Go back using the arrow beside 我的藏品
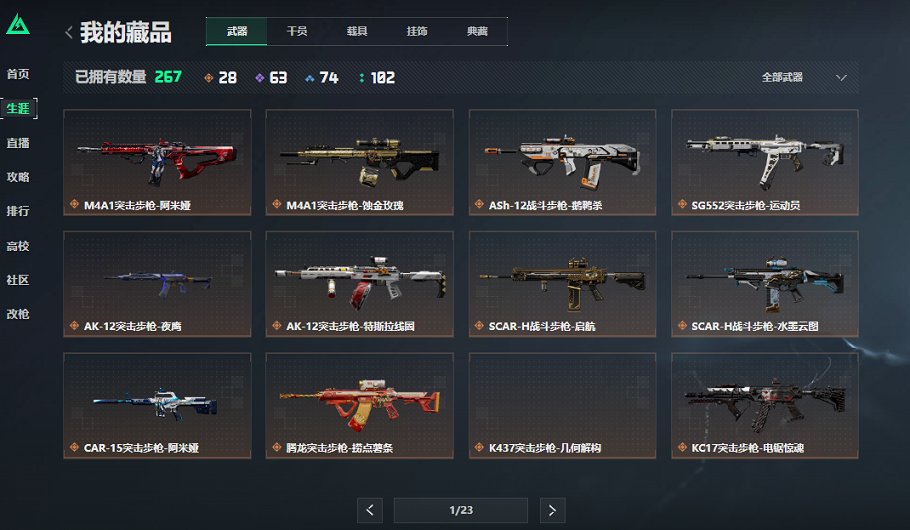 (68, 33)
